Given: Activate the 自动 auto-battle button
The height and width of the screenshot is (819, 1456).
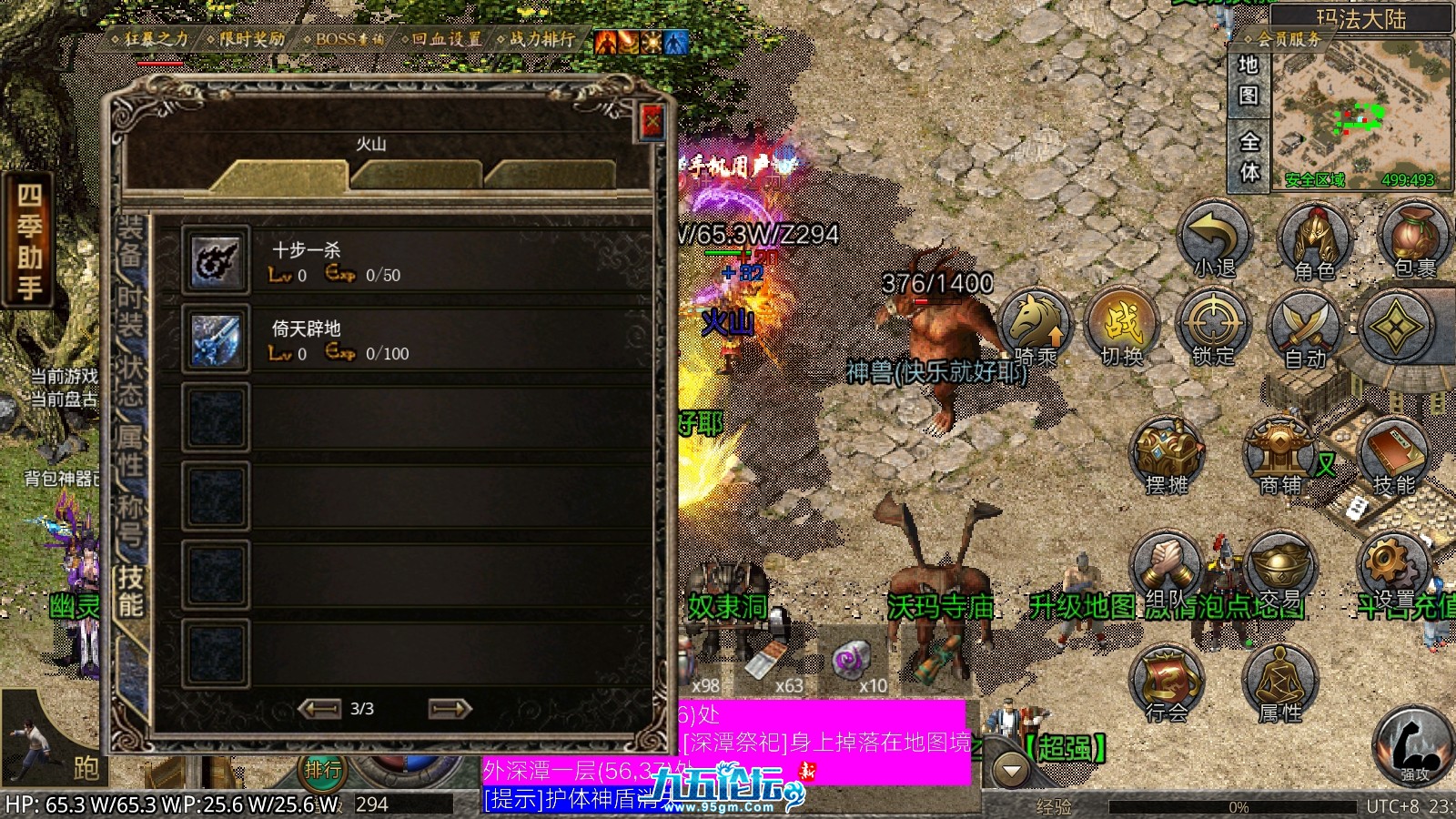Looking at the screenshot, I should 1304,328.
